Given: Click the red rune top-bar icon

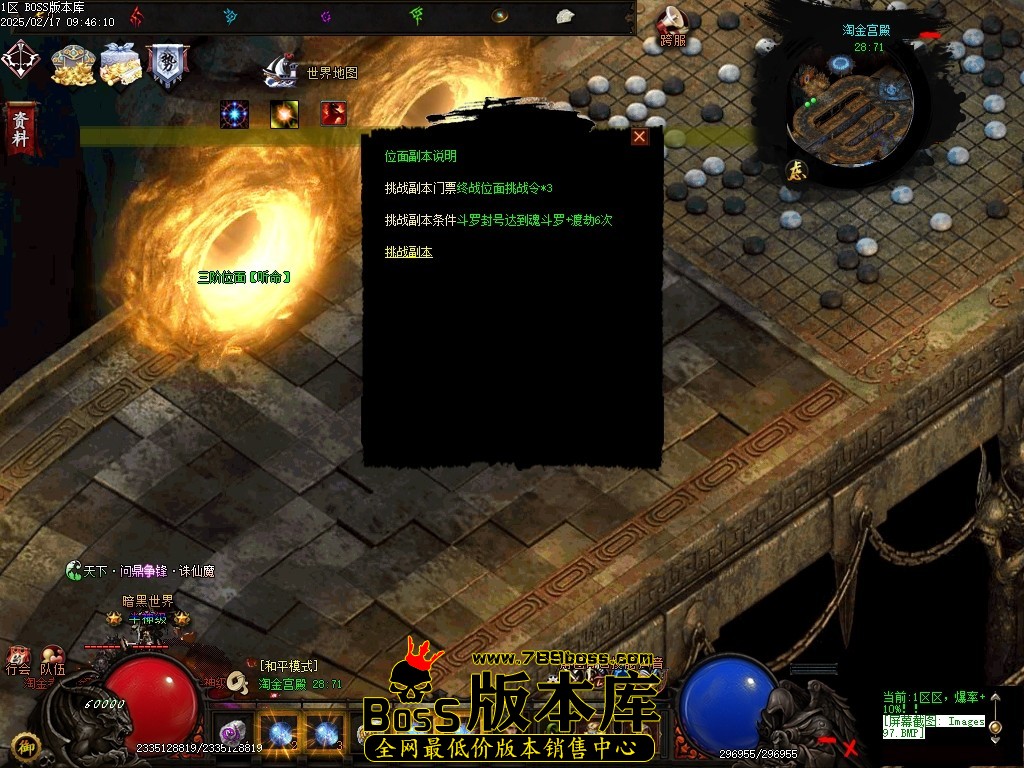Looking at the screenshot, I should 136,16.
